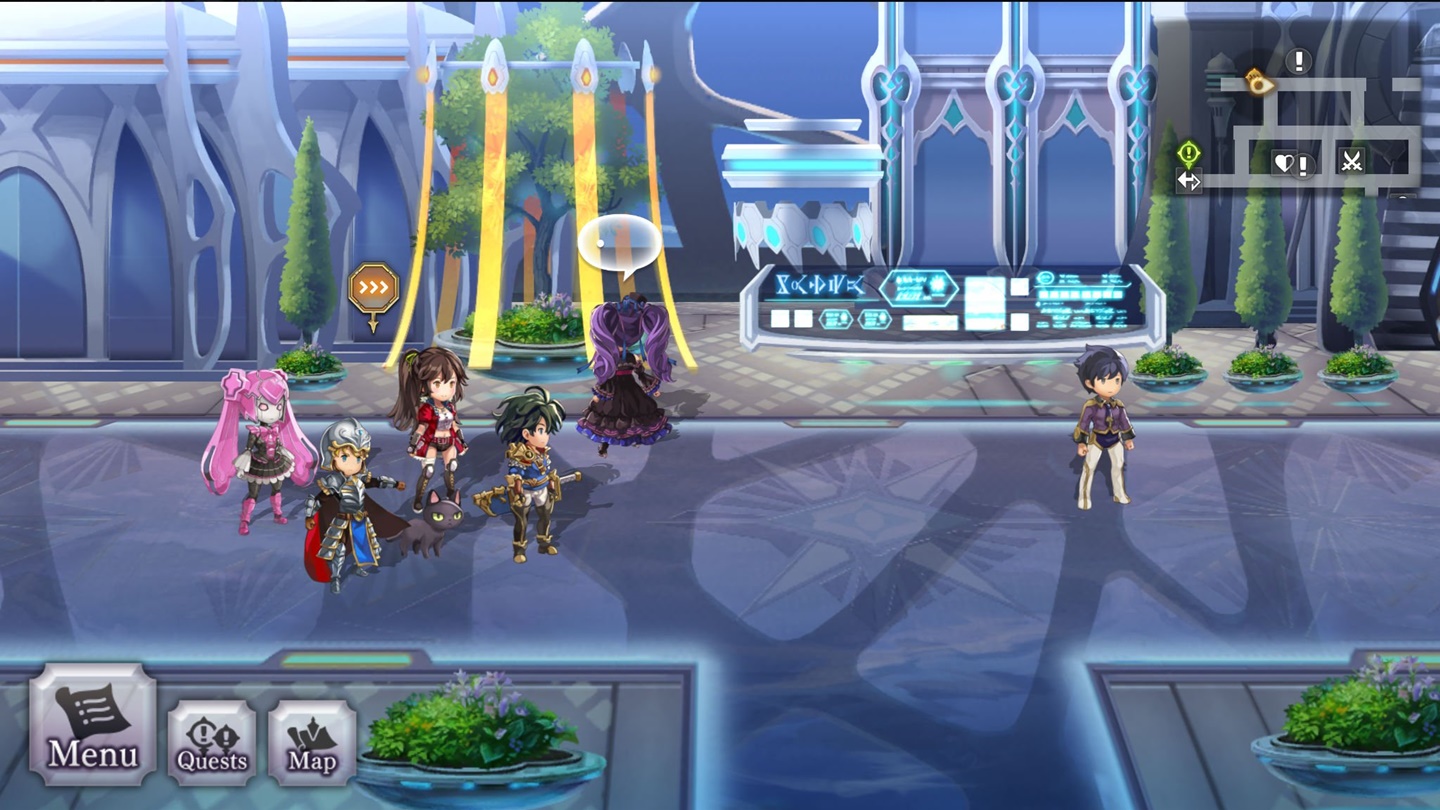Image resolution: width=1440 pixels, height=810 pixels.
Task: Select the heart icon on the minimap
Action: [x=1284, y=162]
